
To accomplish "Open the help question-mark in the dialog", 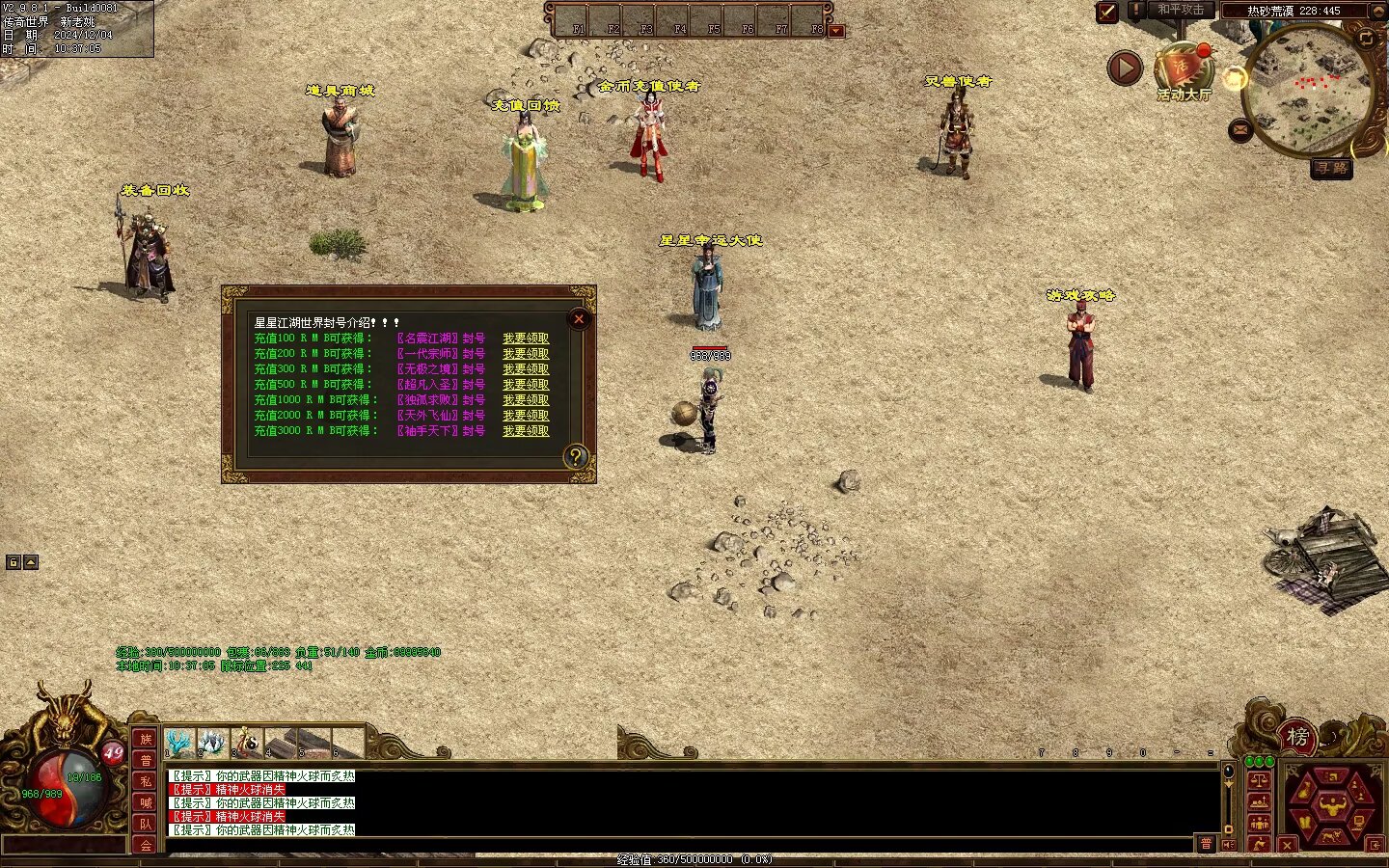I will click(576, 457).
